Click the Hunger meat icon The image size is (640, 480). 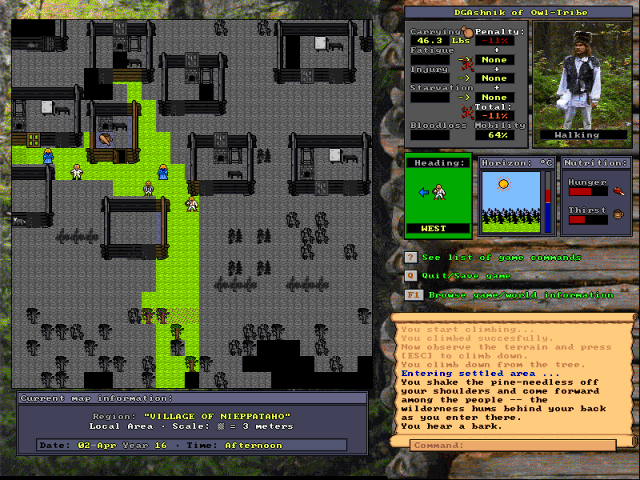[618, 190]
